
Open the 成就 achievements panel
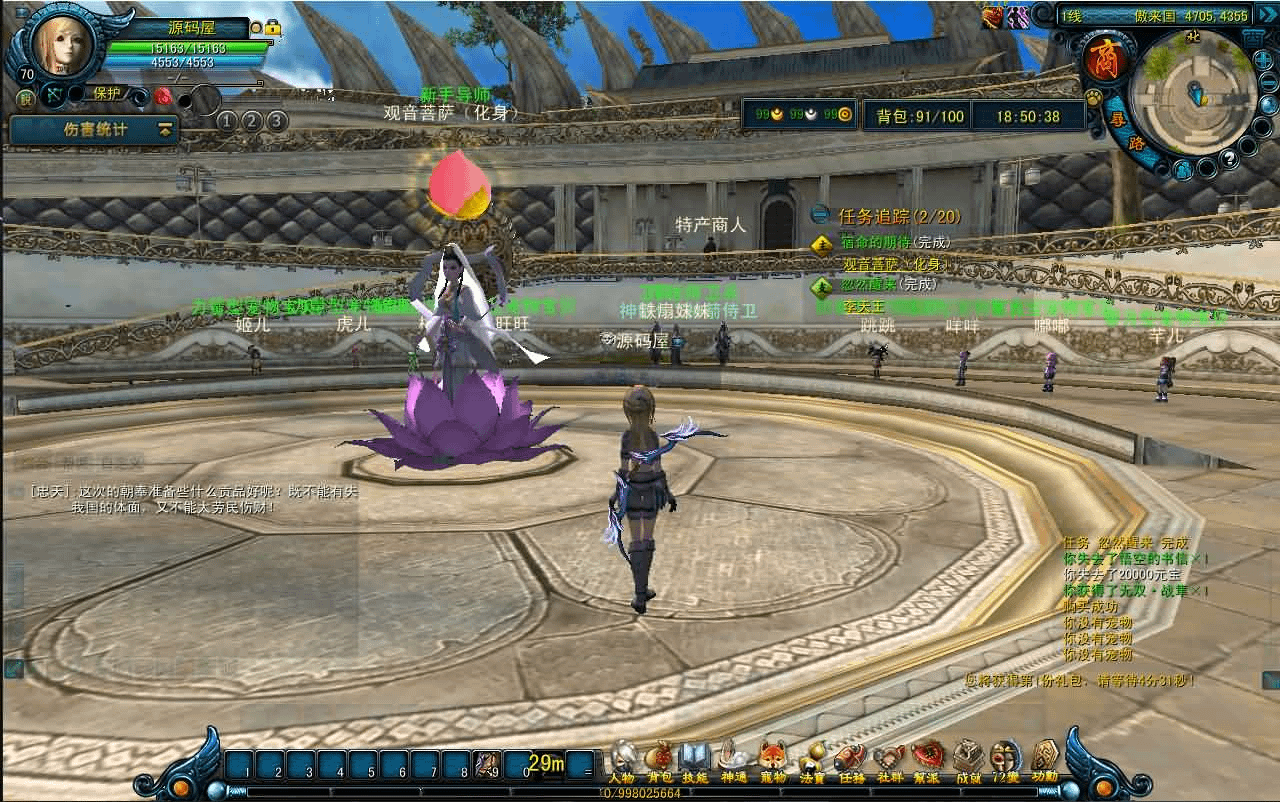[x=967, y=759]
